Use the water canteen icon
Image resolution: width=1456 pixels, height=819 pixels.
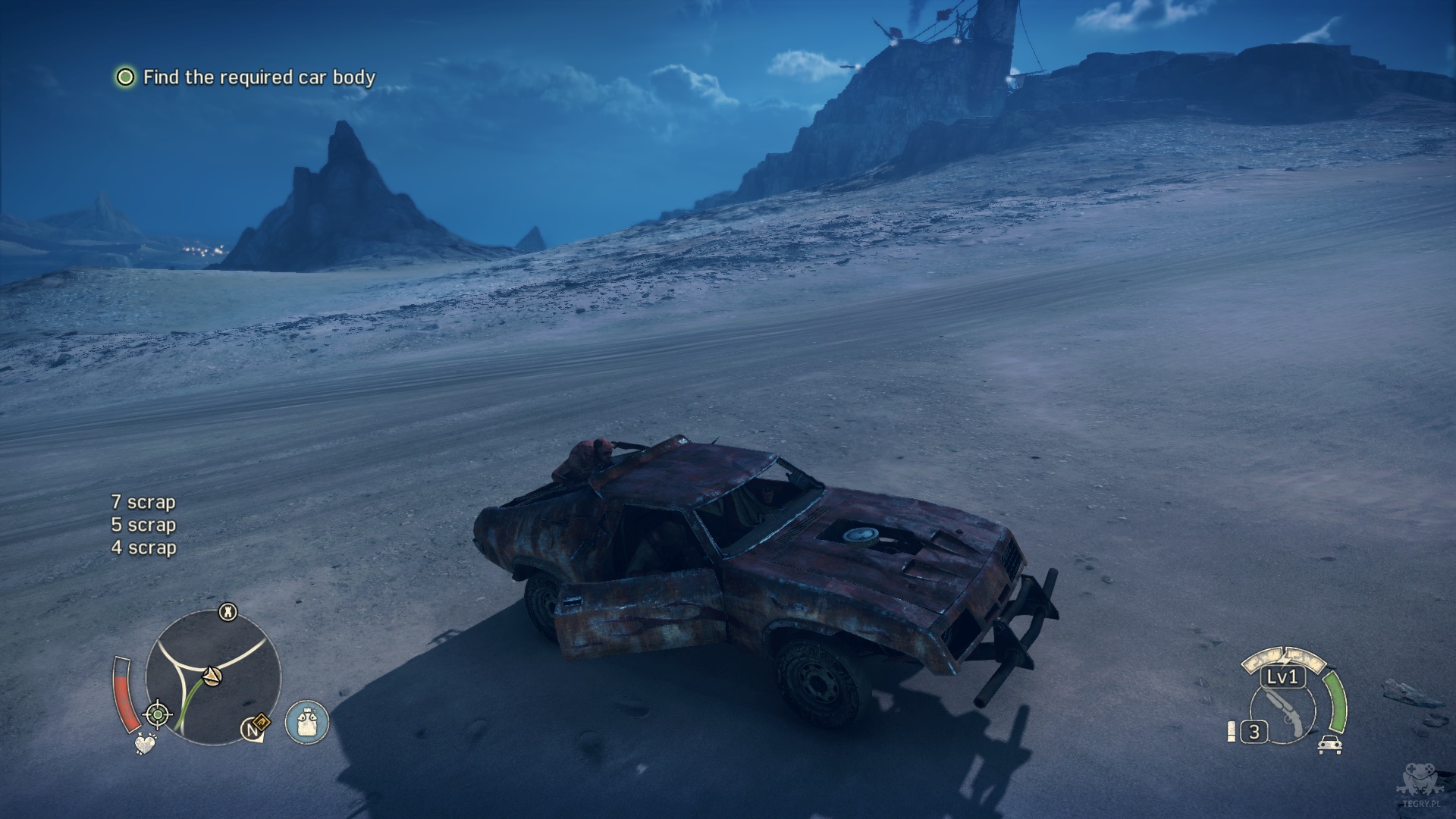[x=307, y=721]
